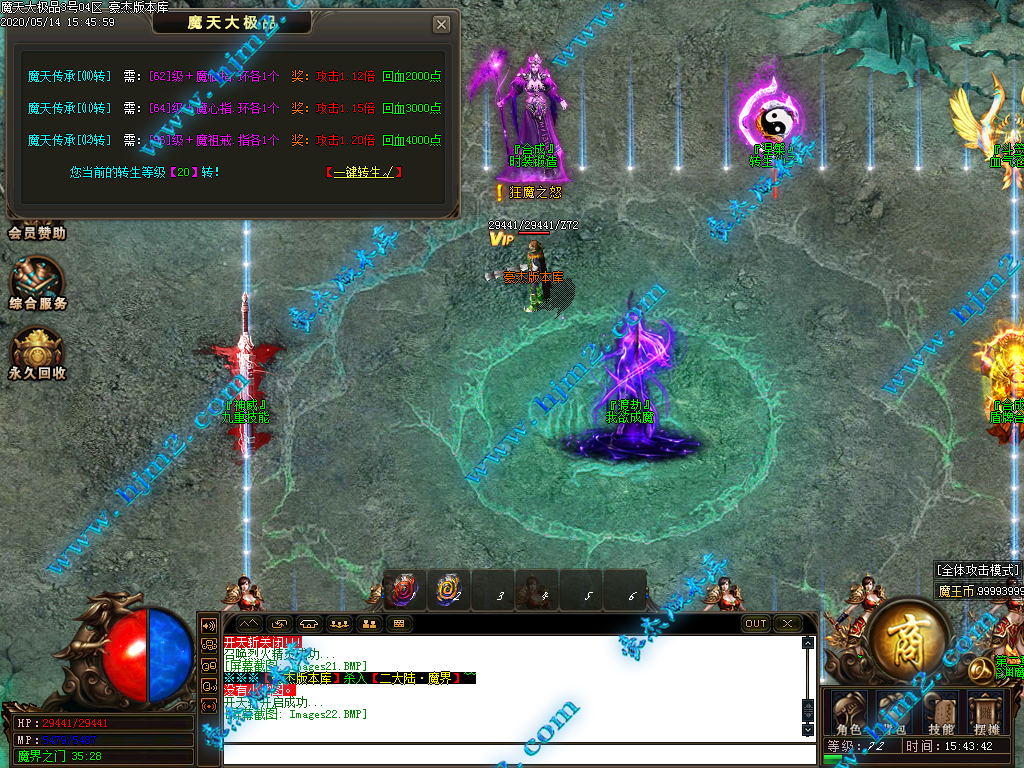Open the 摆摊 stall panel
Screen dimensions: 1024x768
pos(986,711)
